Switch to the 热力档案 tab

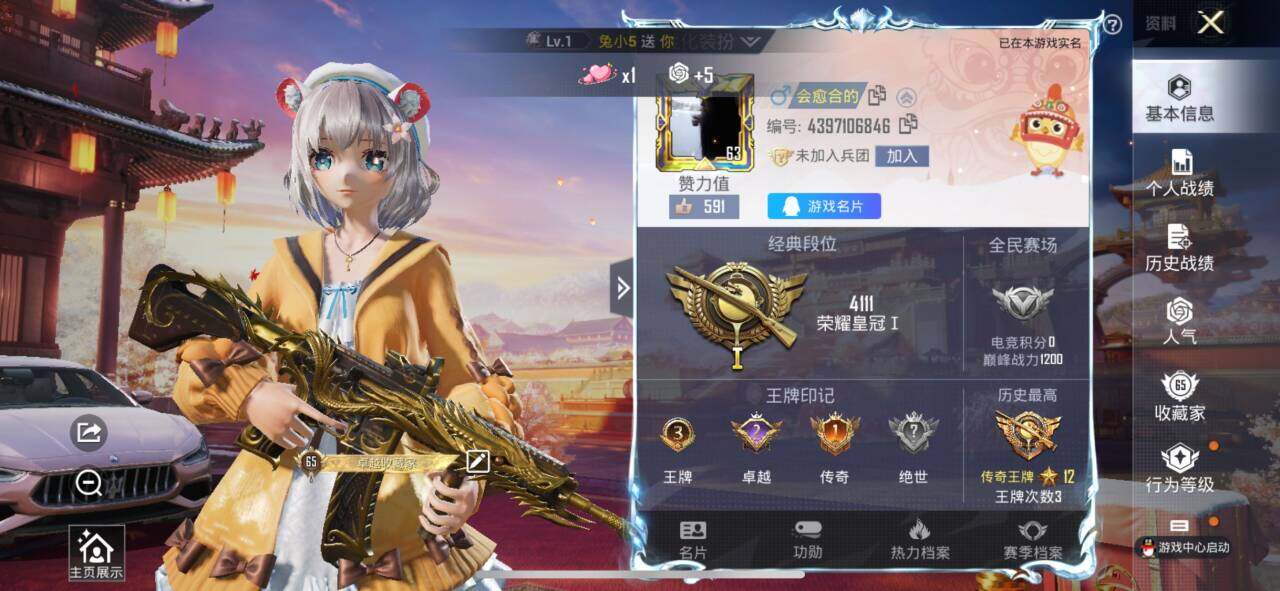[x=920, y=540]
